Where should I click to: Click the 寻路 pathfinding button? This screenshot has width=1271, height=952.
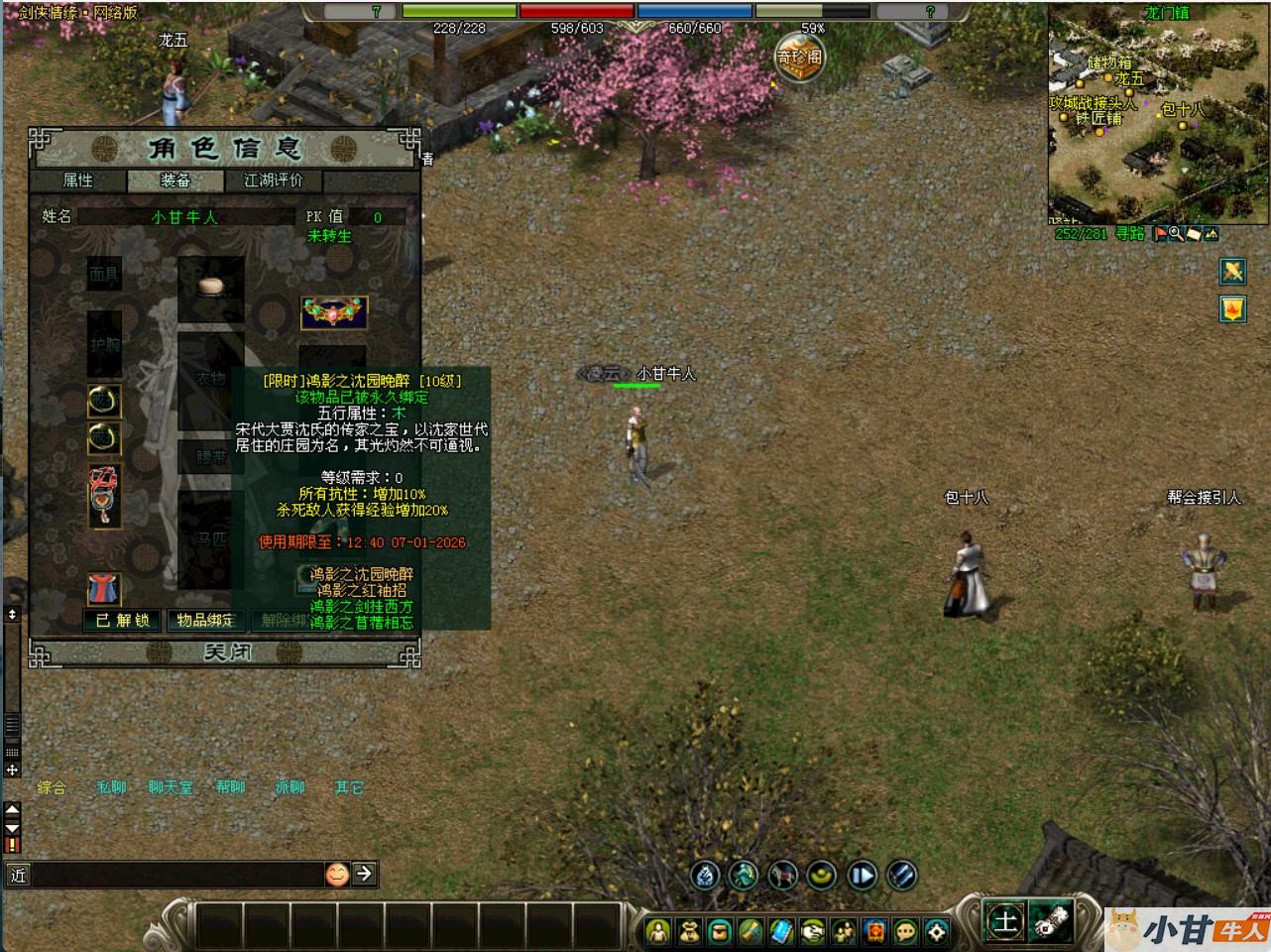pos(1129,234)
